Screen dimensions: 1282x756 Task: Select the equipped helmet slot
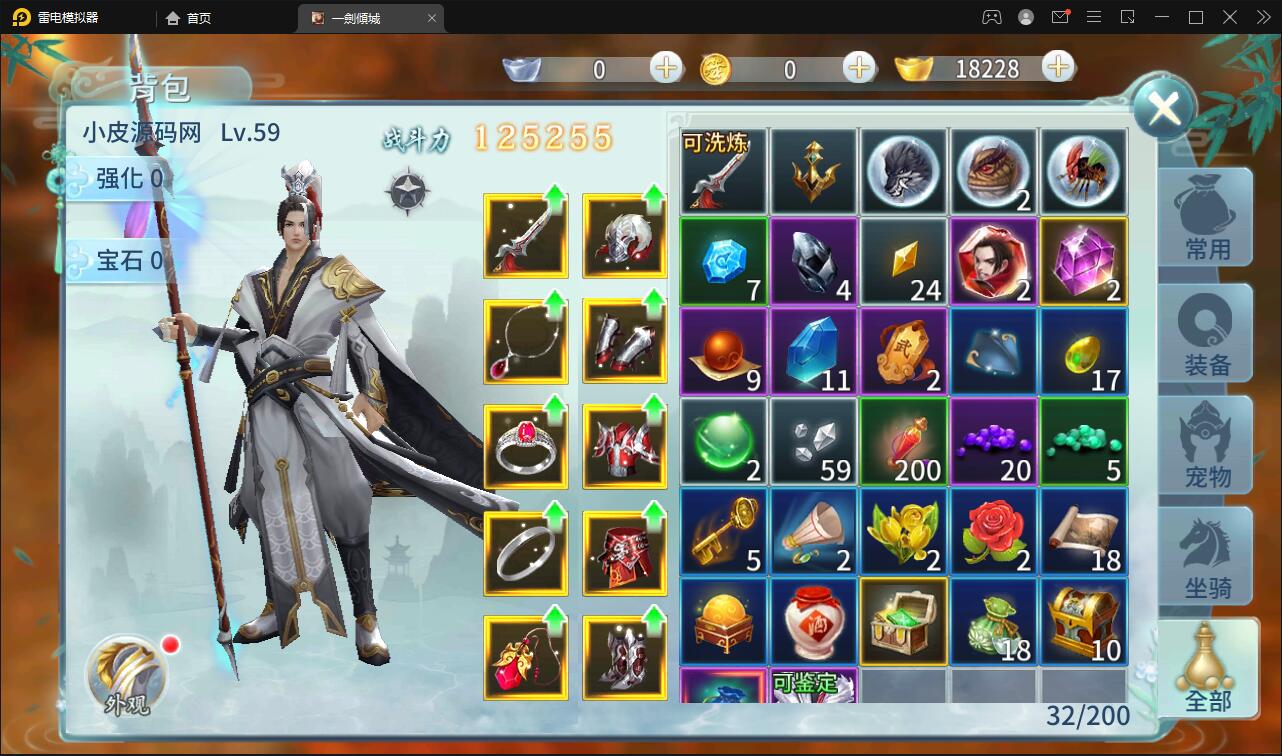click(x=624, y=236)
